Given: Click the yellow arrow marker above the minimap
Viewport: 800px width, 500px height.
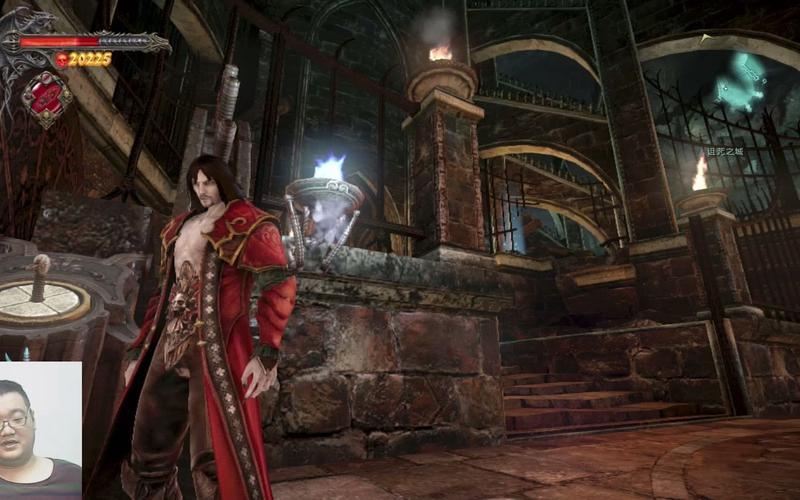Looking at the screenshot, I should [706, 38].
